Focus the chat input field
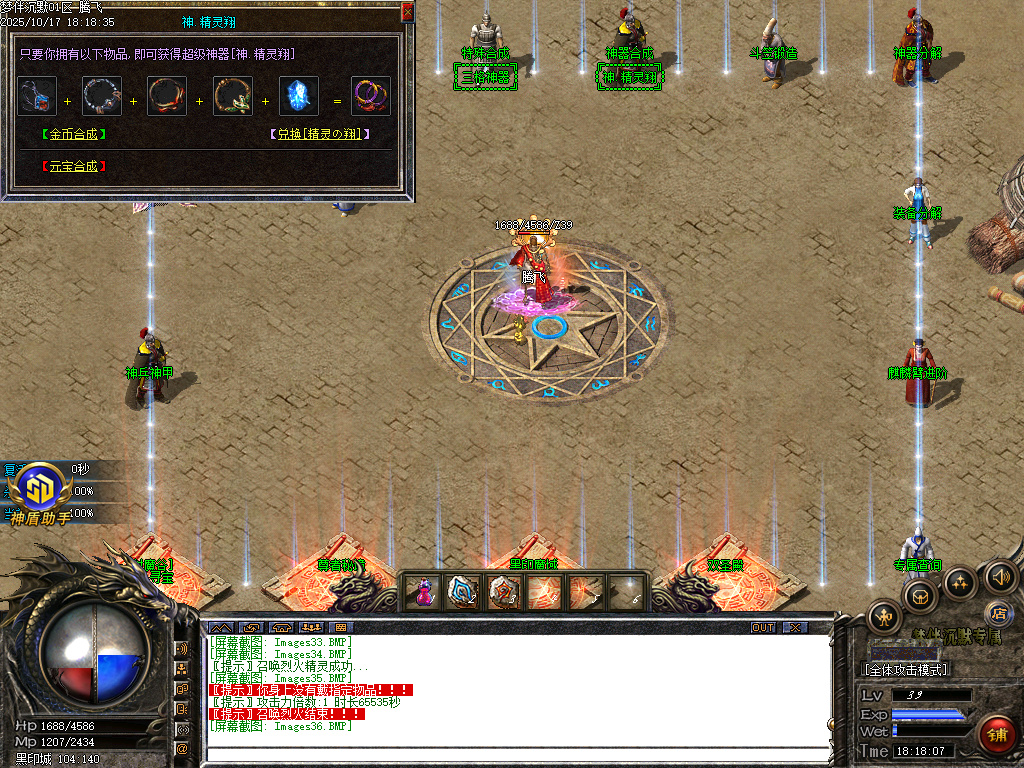The width and height of the screenshot is (1024, 768). tap(516, 753)
